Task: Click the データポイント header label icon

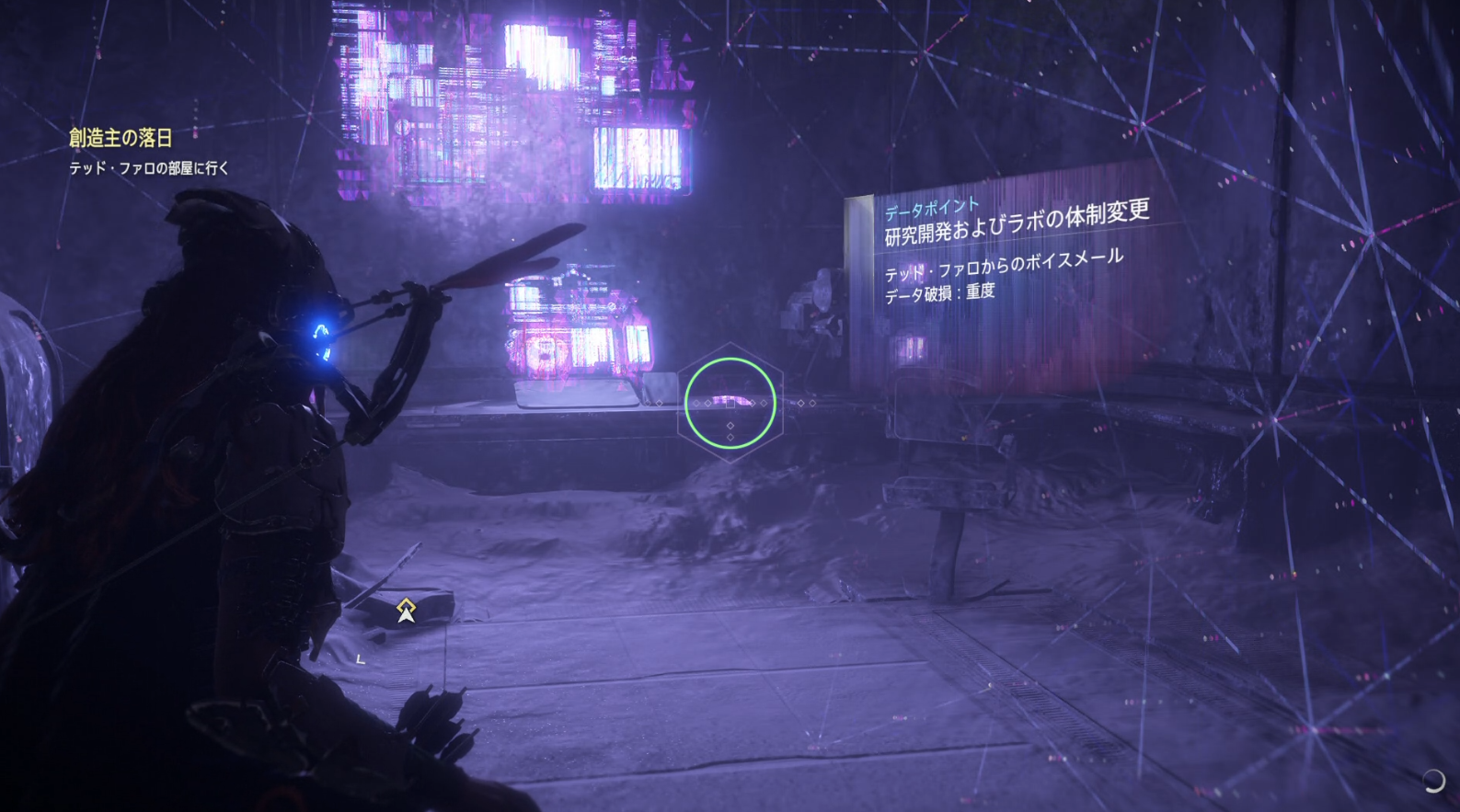Action: (x=931, y=207)
